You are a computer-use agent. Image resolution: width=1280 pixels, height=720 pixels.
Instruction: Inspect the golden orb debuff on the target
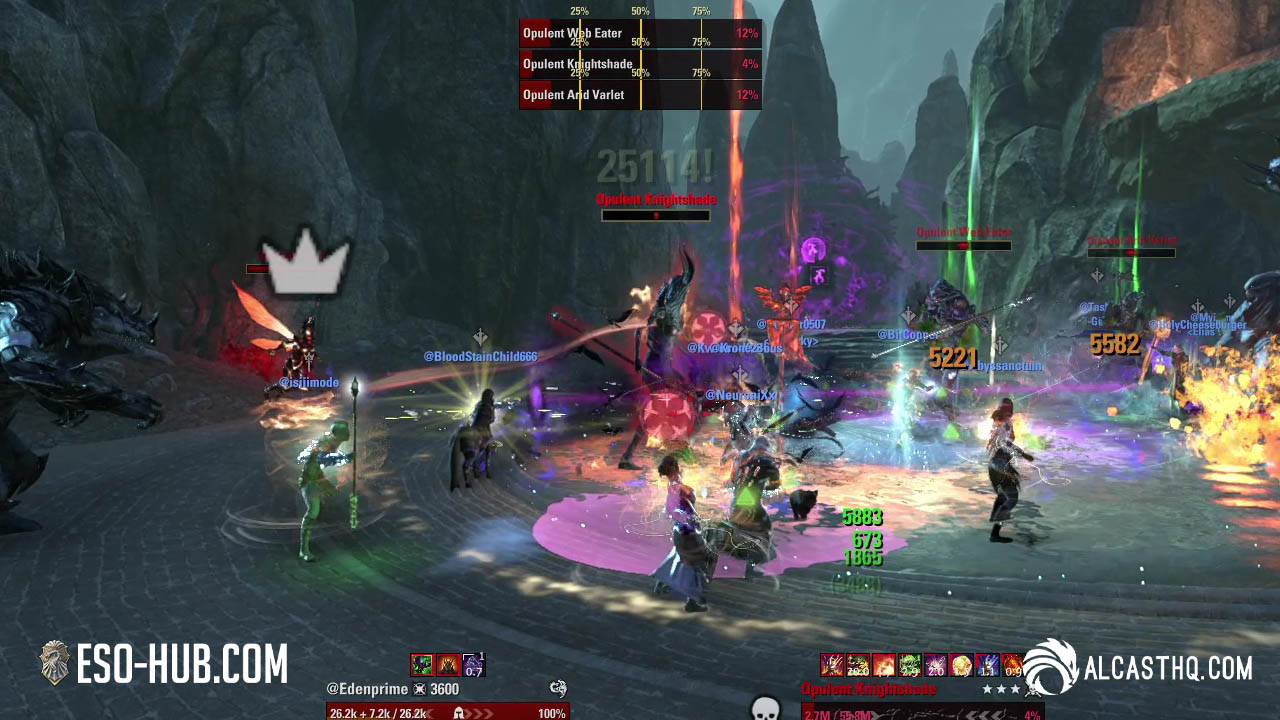[960, 664]
